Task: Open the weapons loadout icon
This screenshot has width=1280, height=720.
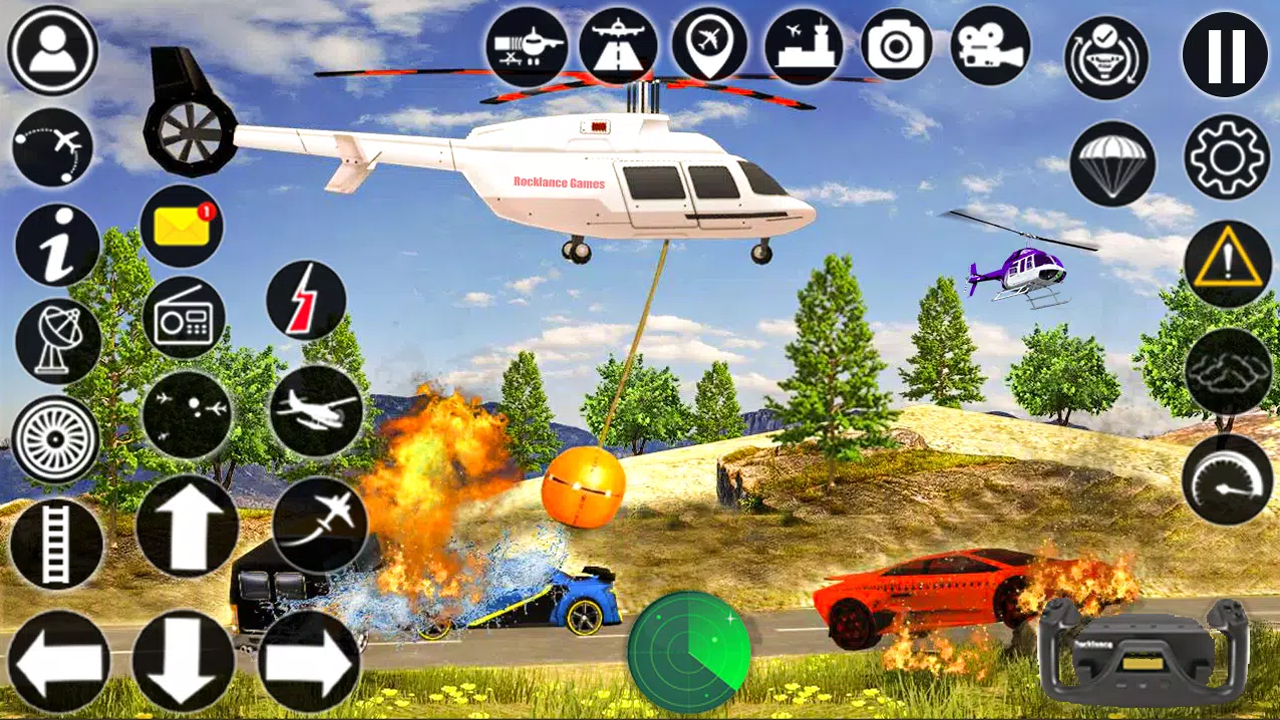Action: [527, 46]
